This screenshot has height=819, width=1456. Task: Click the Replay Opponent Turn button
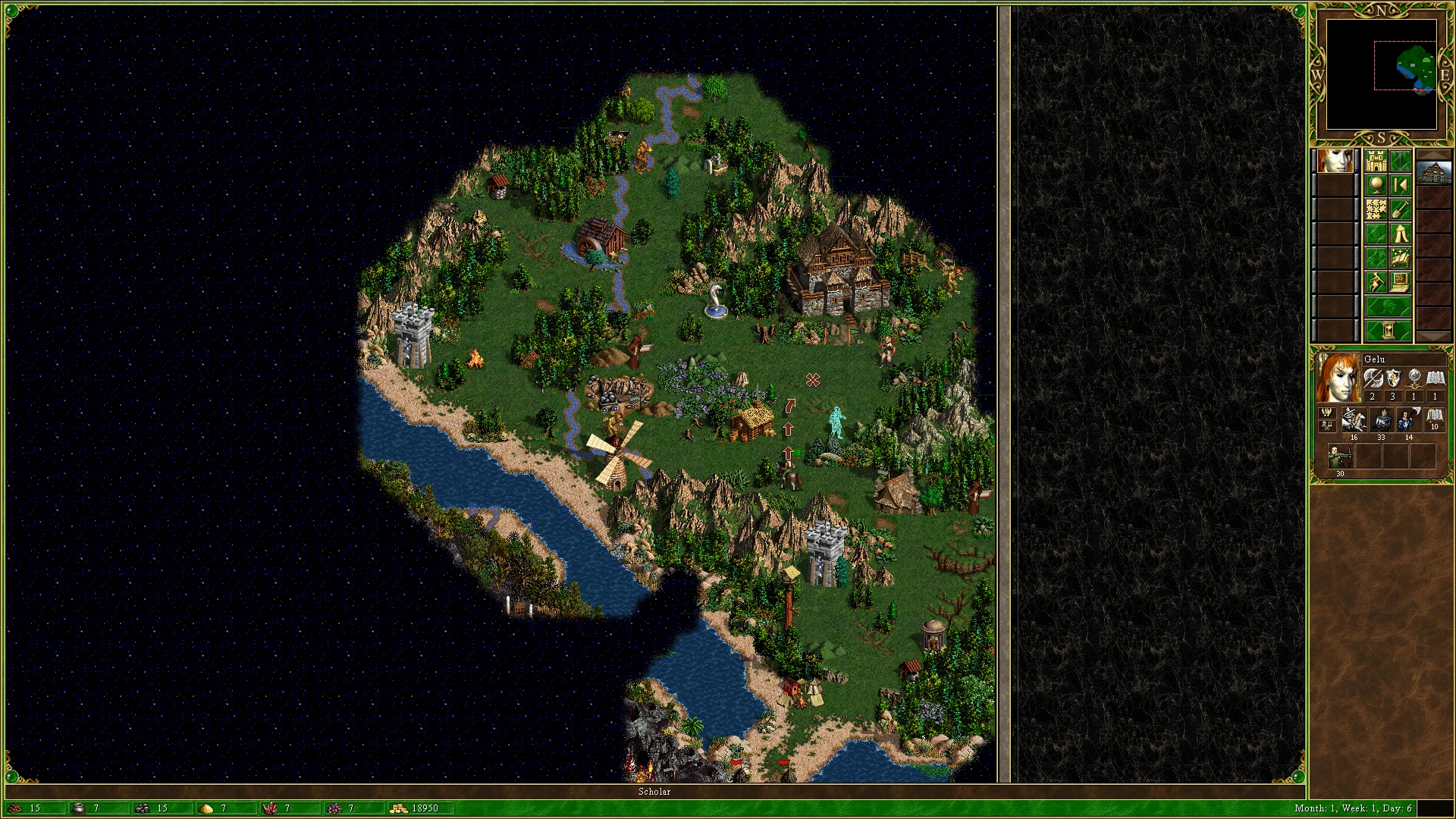pyautogui.click(x=1401, y=184)
